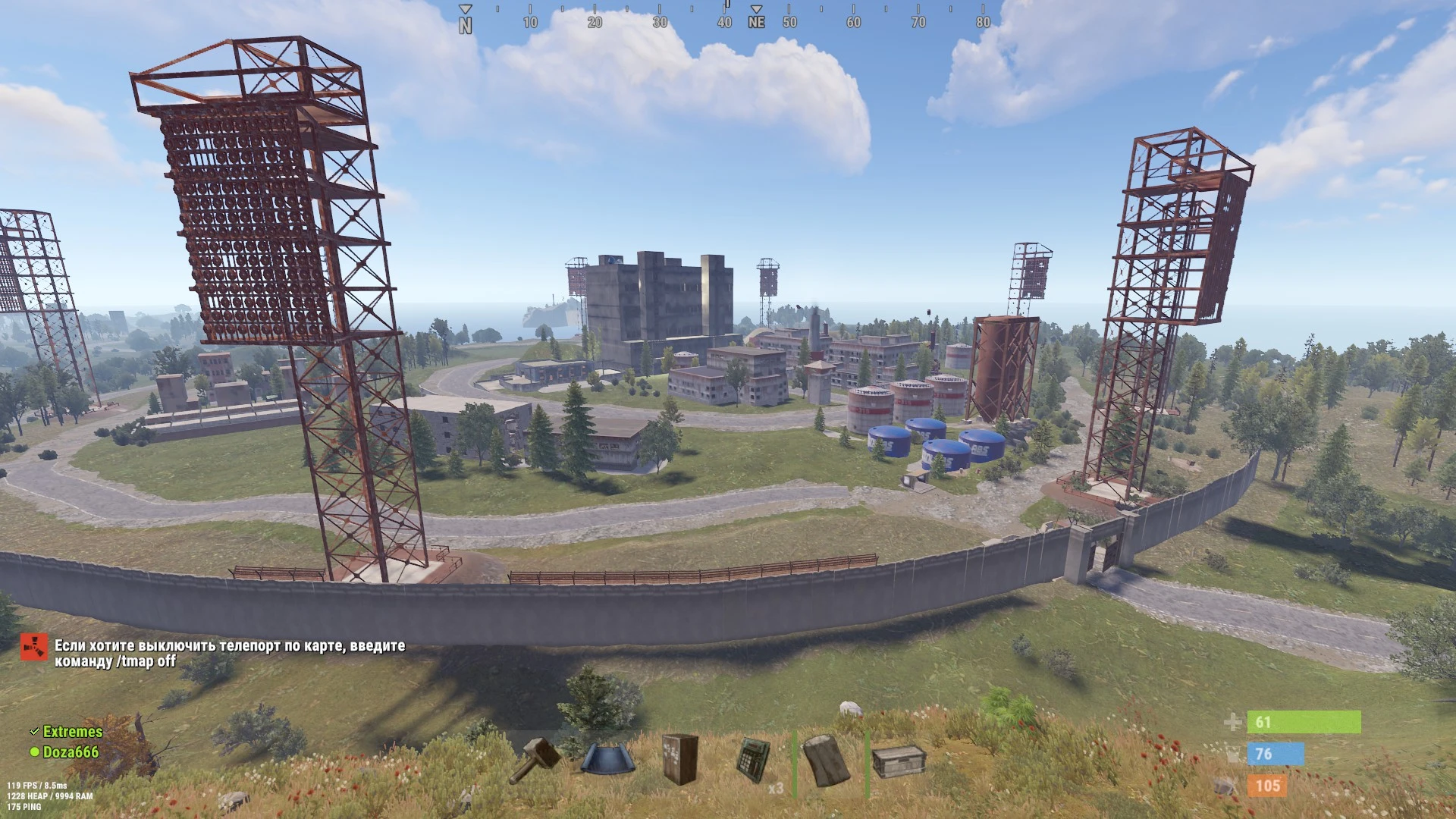Select teammate Doza666 in the team list

click(71, 752)
